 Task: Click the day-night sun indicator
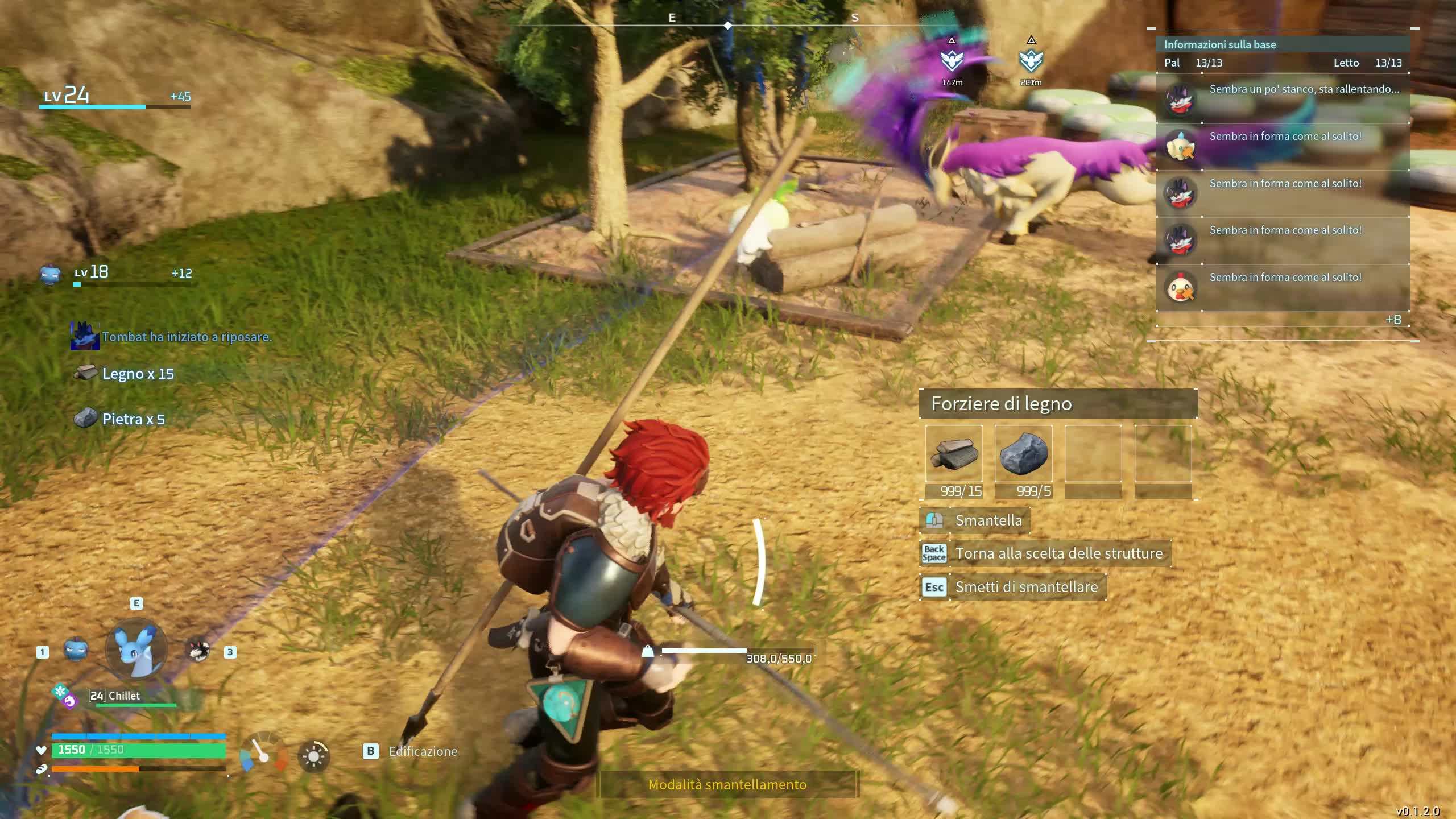click(x=313, y=756)
